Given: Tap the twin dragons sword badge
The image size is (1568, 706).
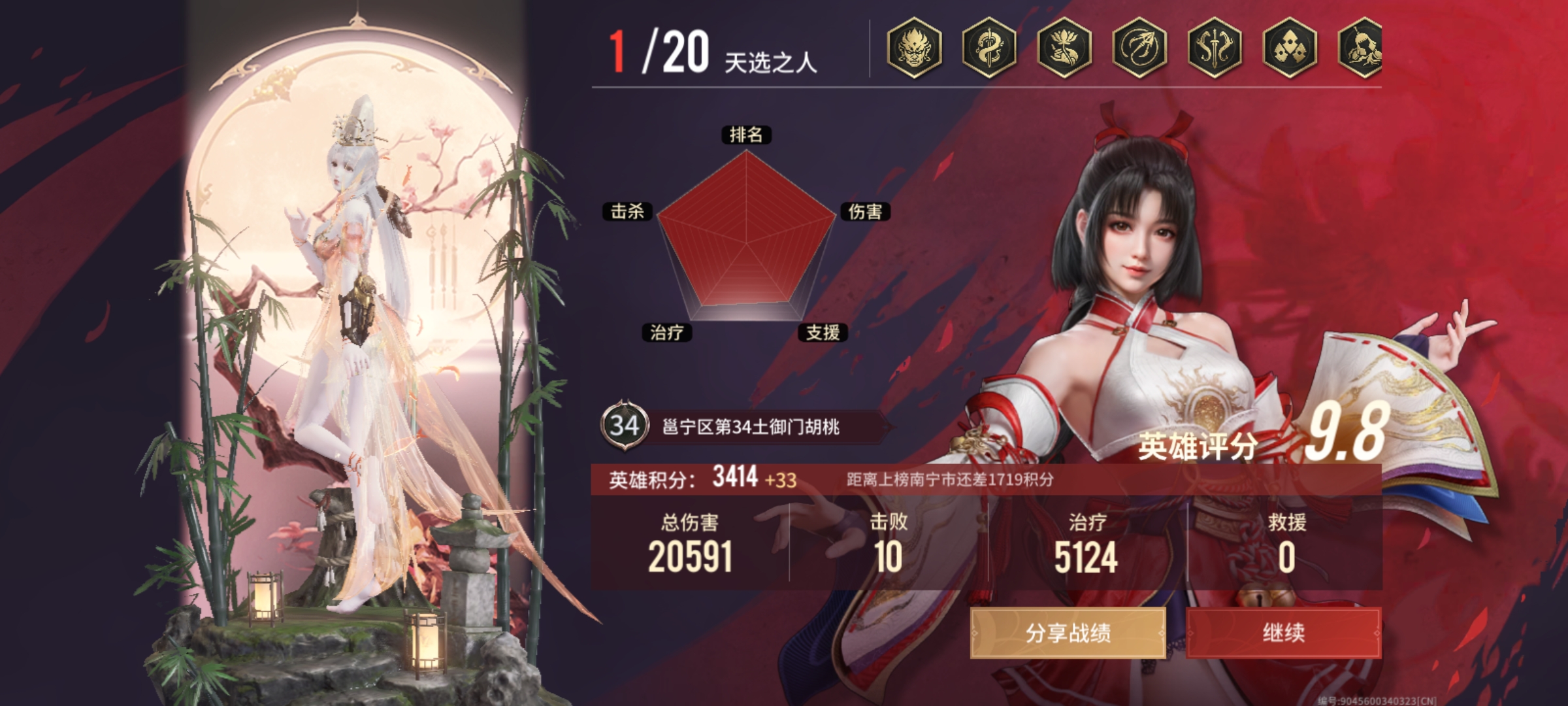Looking at the screenshot, I should (x=1215, y=48).
